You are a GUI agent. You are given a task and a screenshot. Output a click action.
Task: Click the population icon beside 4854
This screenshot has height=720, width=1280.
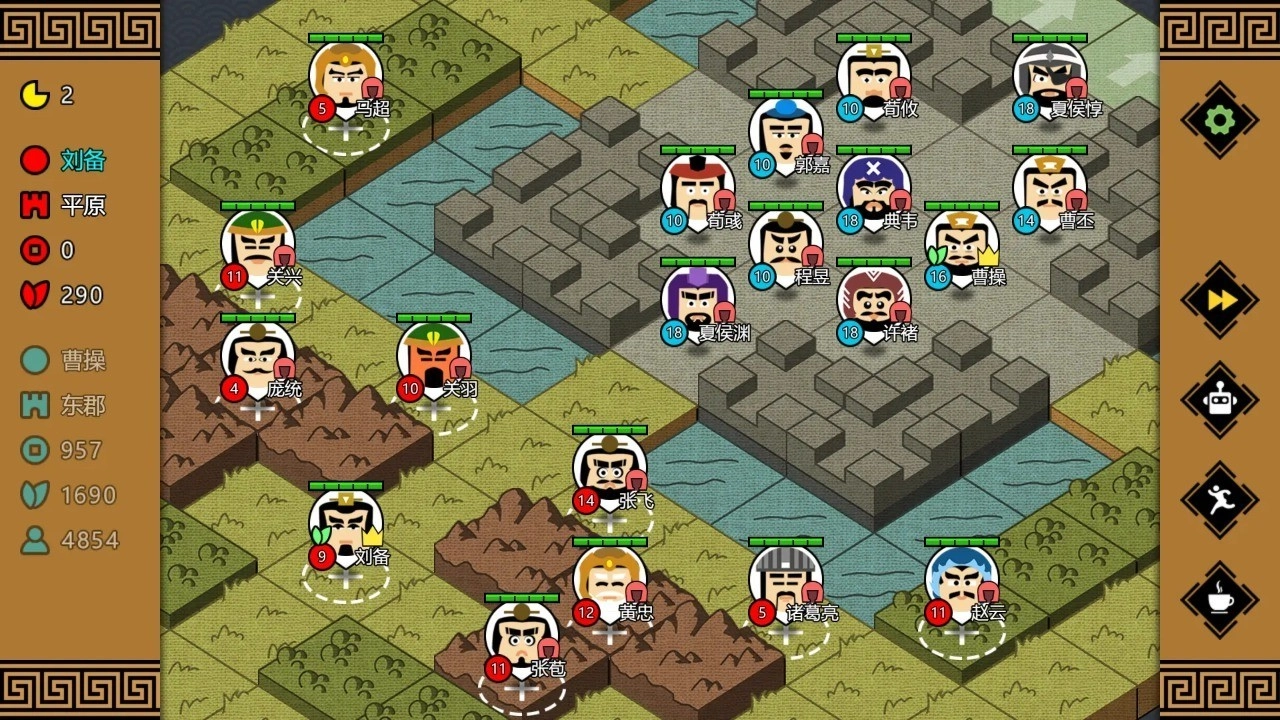click(x=33, y=540)
